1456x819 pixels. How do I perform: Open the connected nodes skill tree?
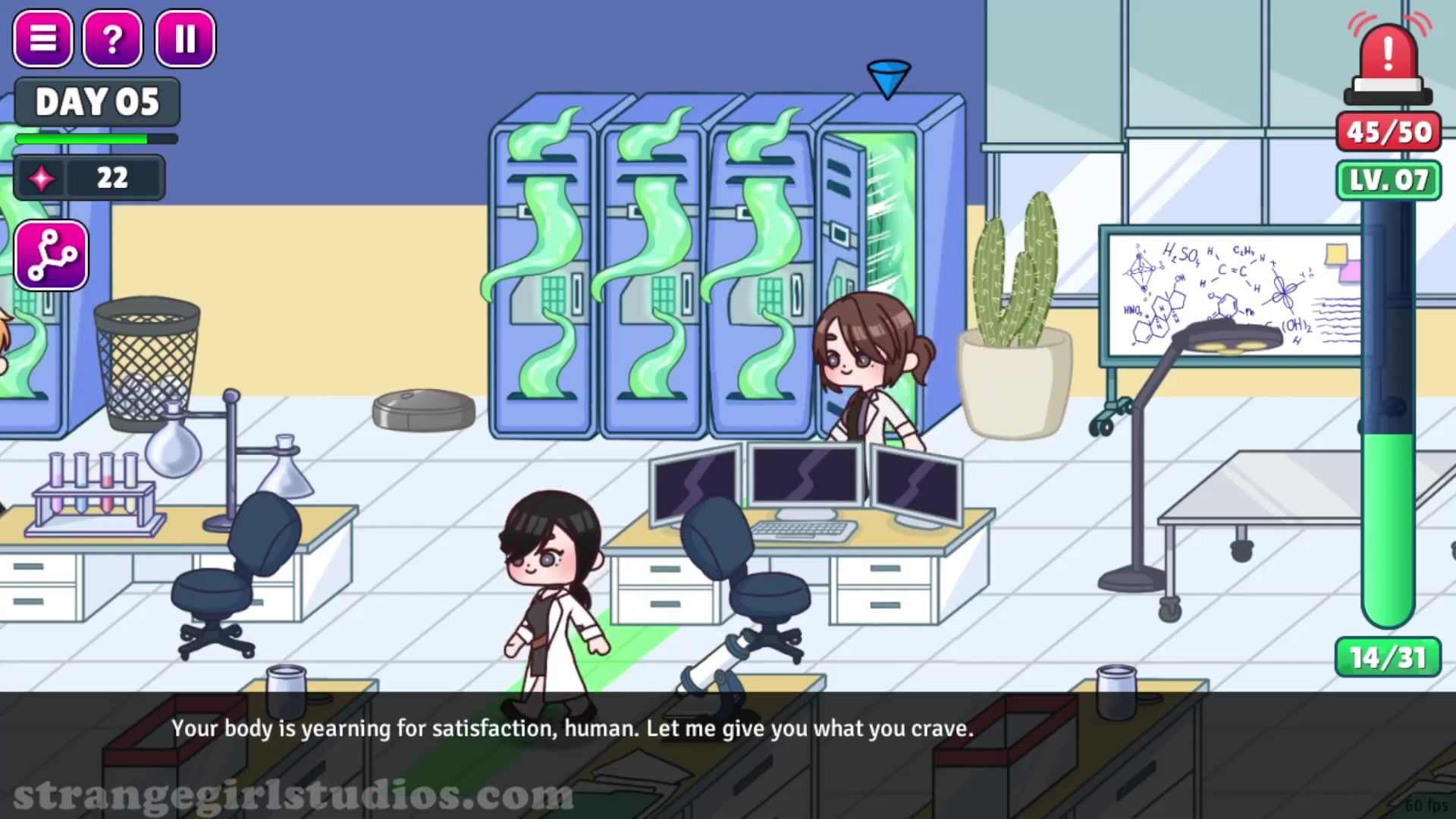51,256
